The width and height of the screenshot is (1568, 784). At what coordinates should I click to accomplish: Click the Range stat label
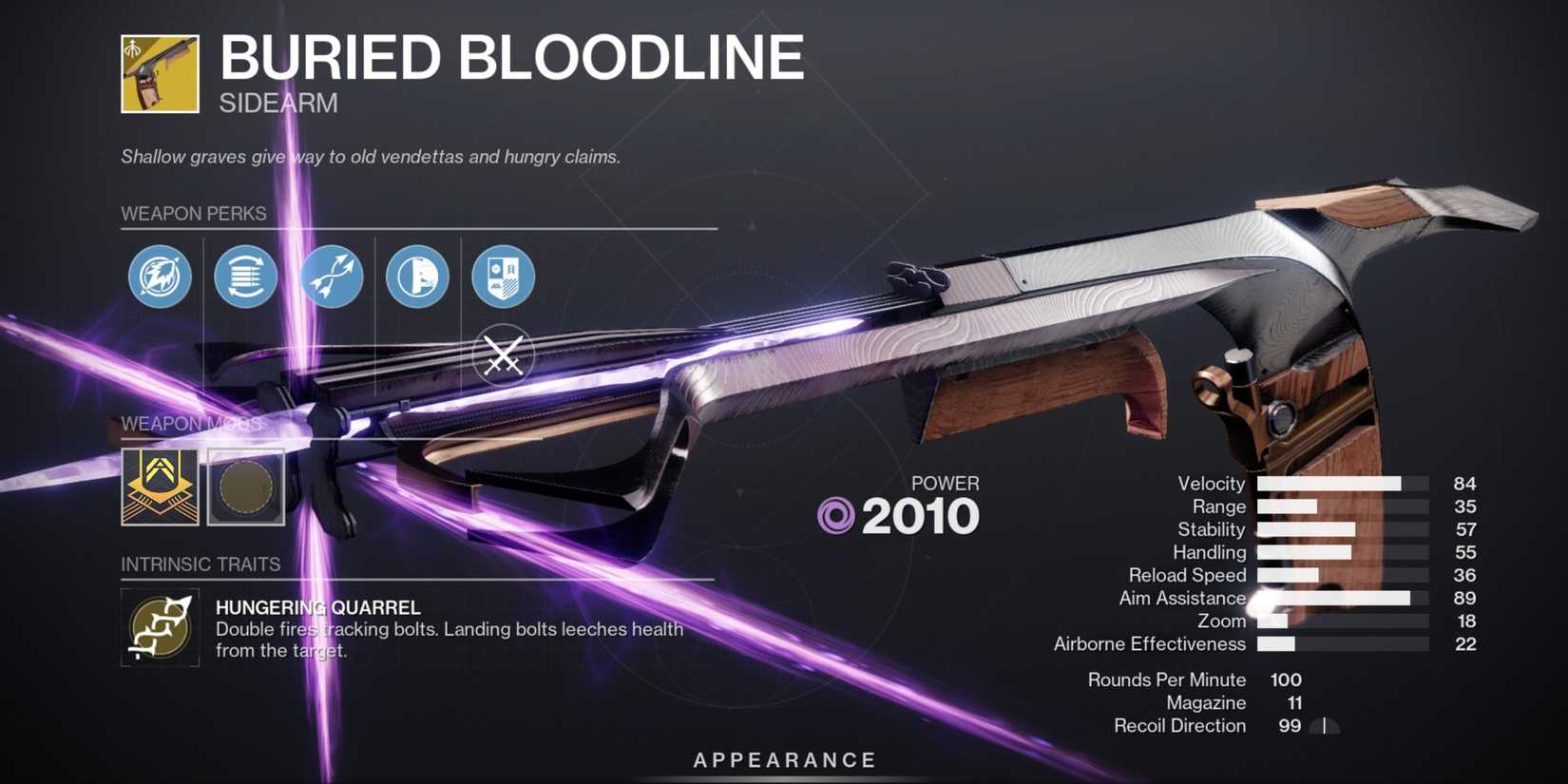click(x=1217, y=507)
